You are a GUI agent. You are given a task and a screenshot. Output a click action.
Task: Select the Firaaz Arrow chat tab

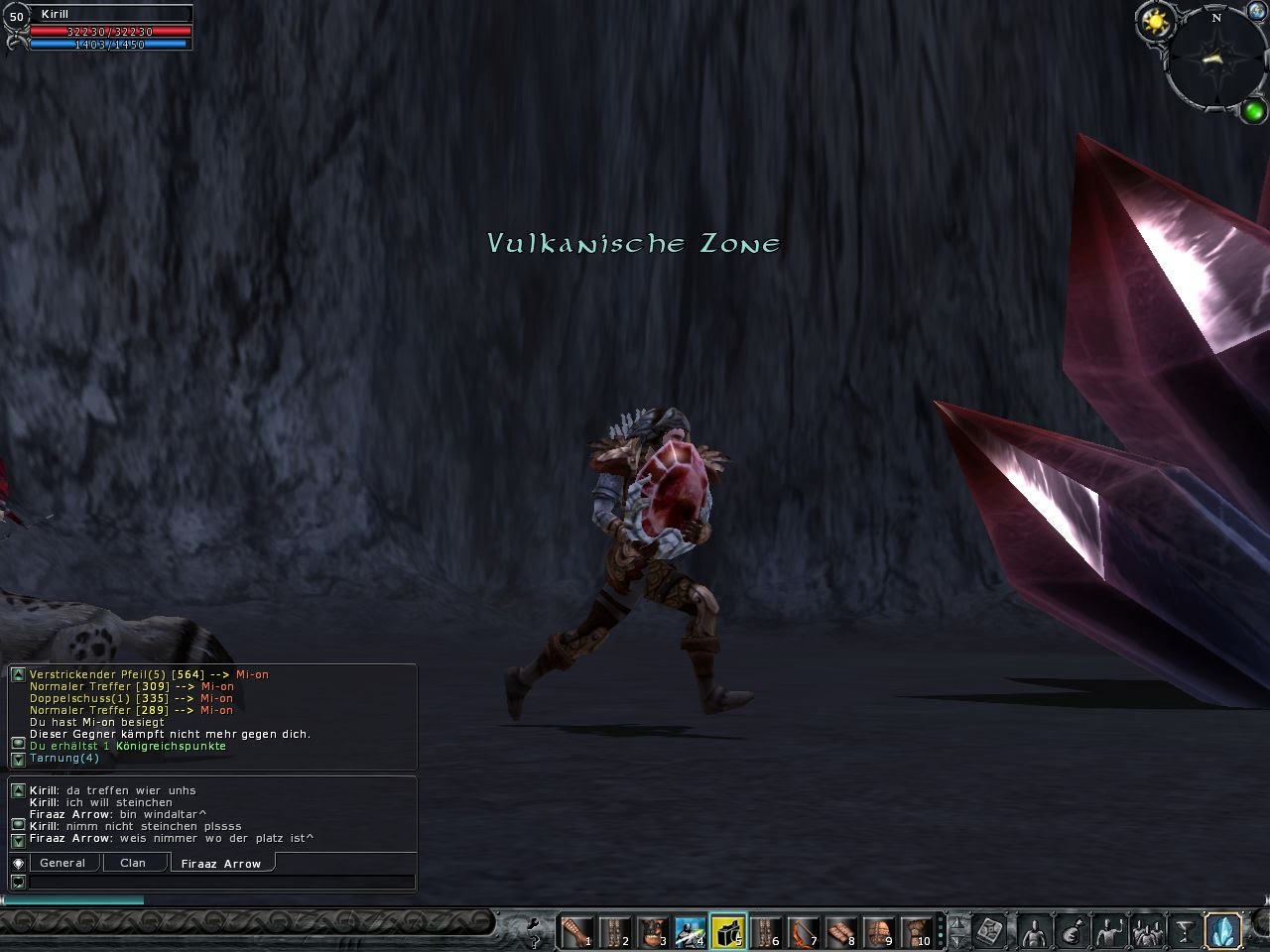[221, 864]
